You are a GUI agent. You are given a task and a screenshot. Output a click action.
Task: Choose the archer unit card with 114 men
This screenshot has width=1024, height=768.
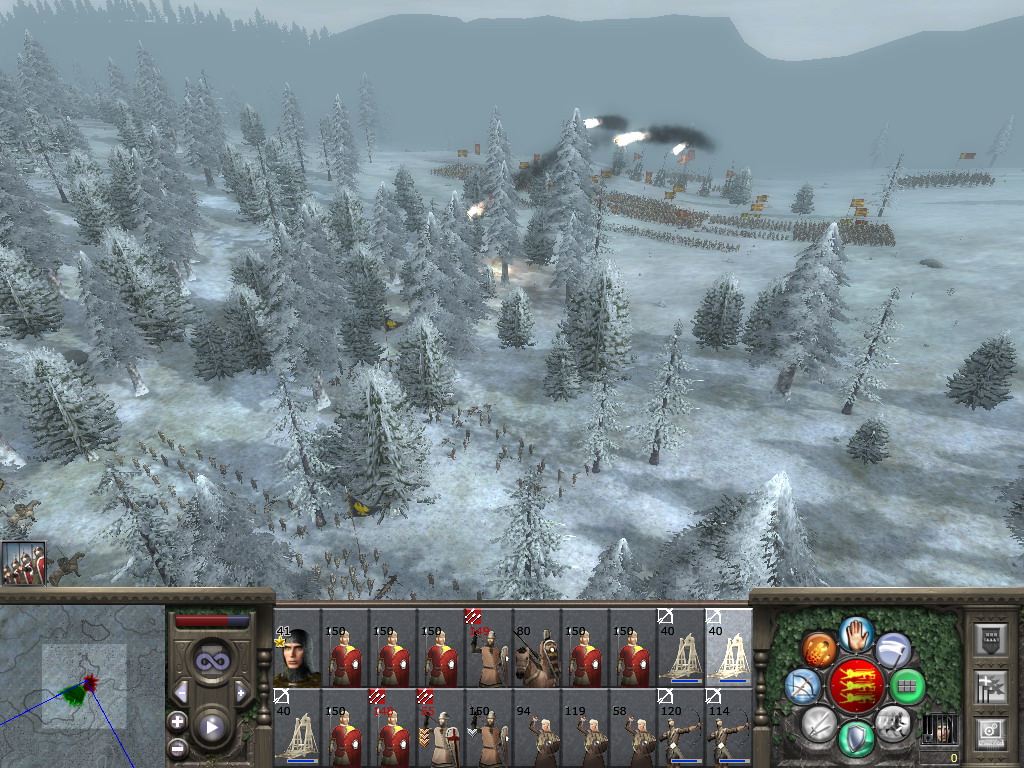coord(728,728)
